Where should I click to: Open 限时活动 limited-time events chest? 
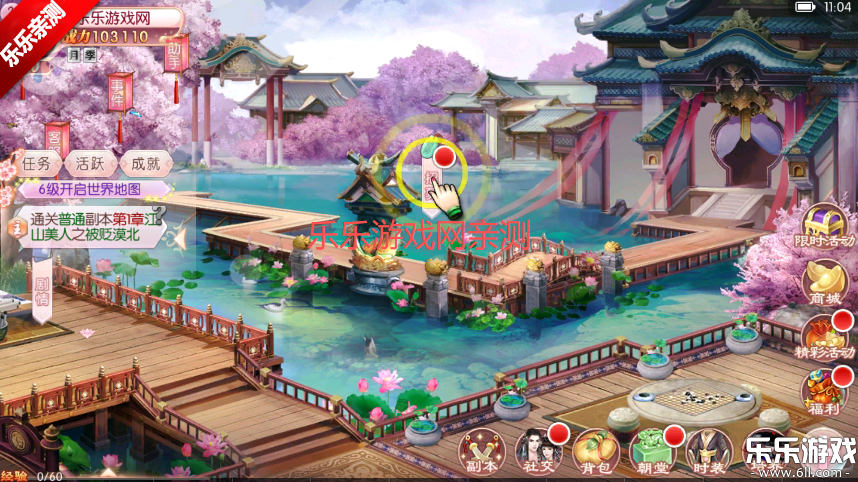tap(827, 226)
